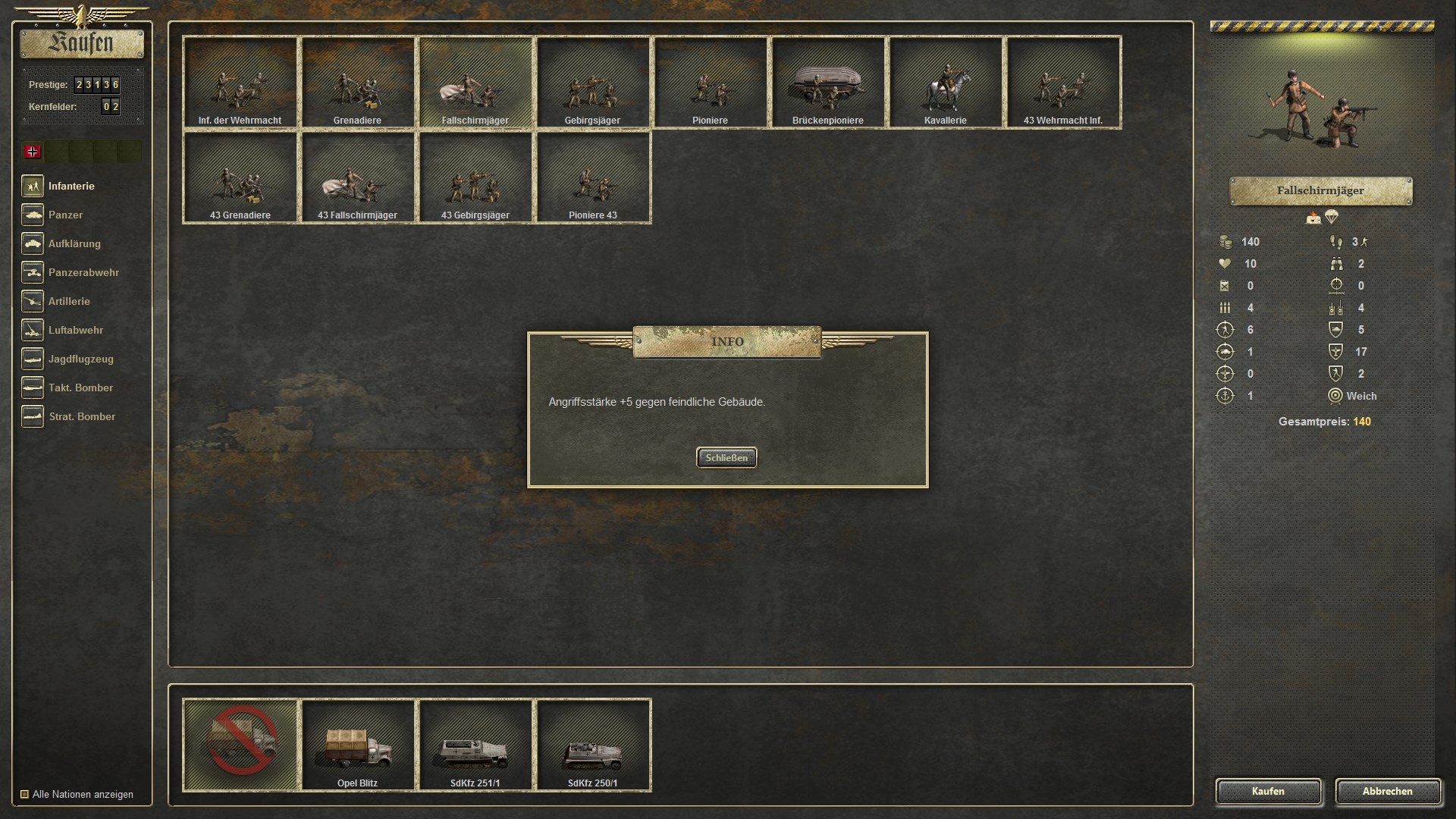Select the Strat. Bomber category
The image size is (1456, 819).
(81, 416)
